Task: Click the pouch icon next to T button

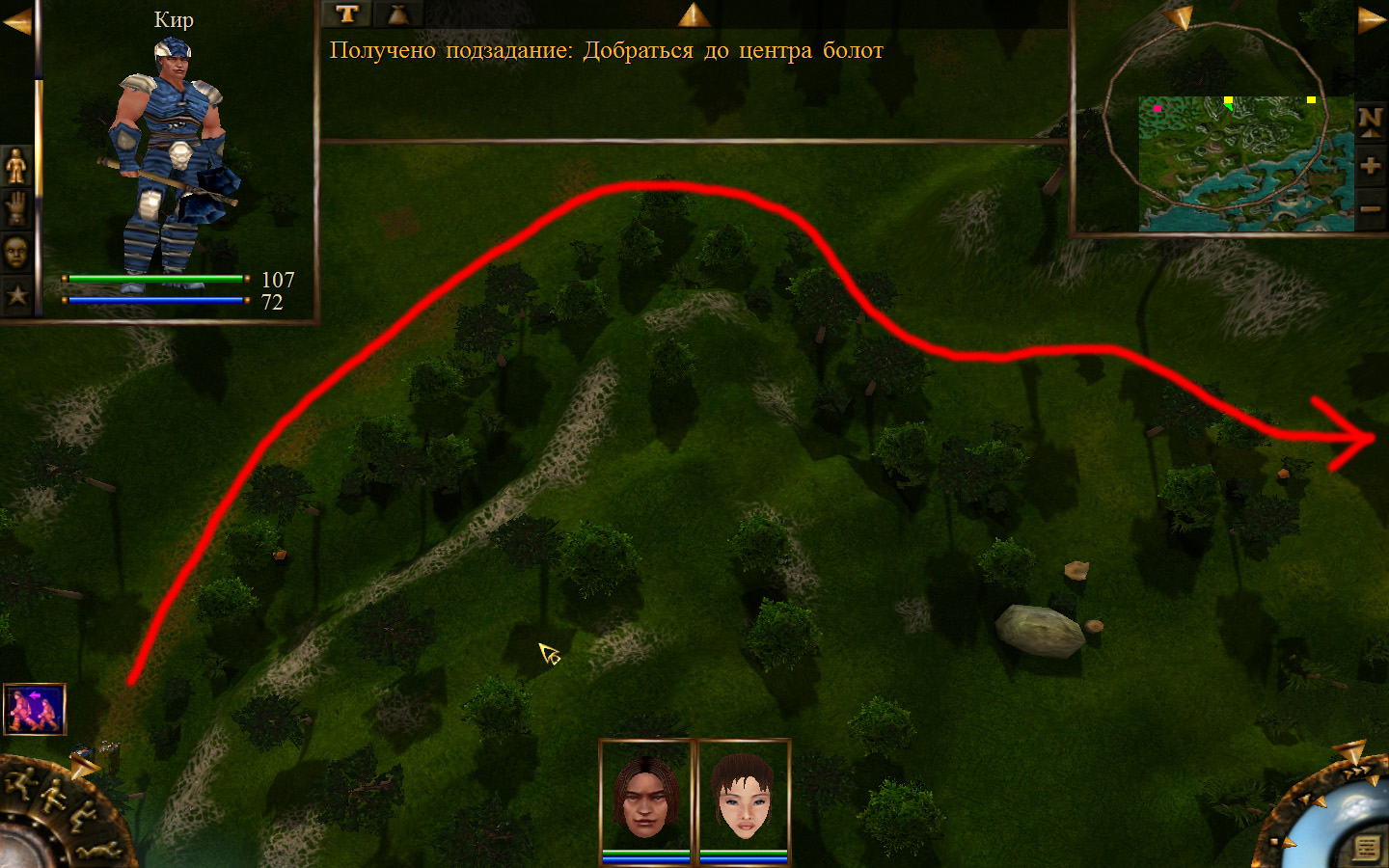Action: [x=396, y=14]
